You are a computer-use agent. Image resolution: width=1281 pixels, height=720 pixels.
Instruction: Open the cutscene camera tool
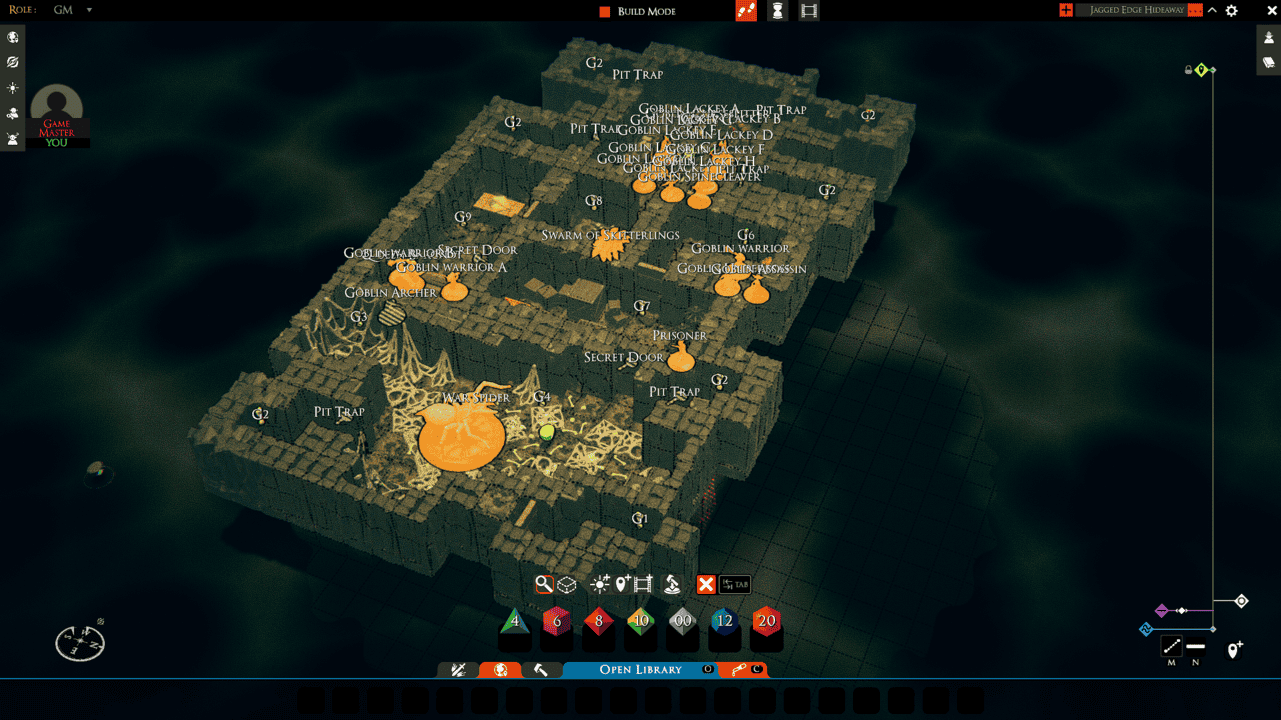point(642,584)
